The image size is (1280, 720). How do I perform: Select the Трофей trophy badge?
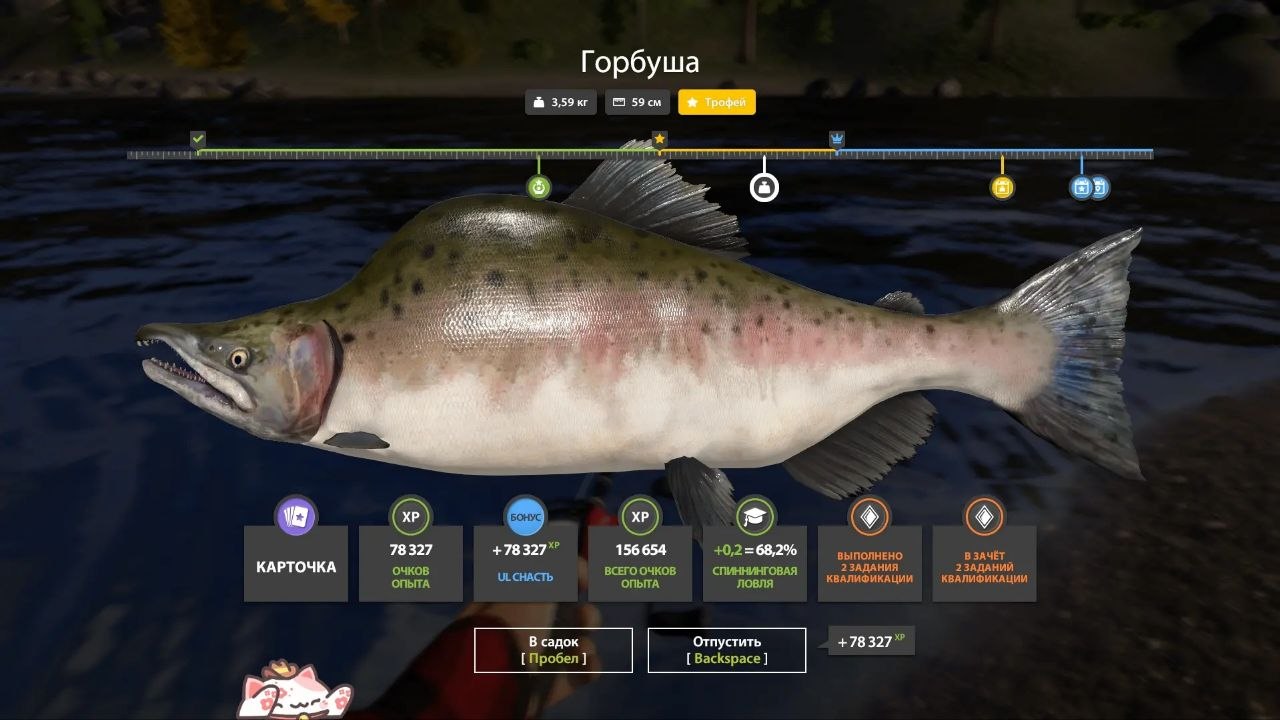pos(717,102)
